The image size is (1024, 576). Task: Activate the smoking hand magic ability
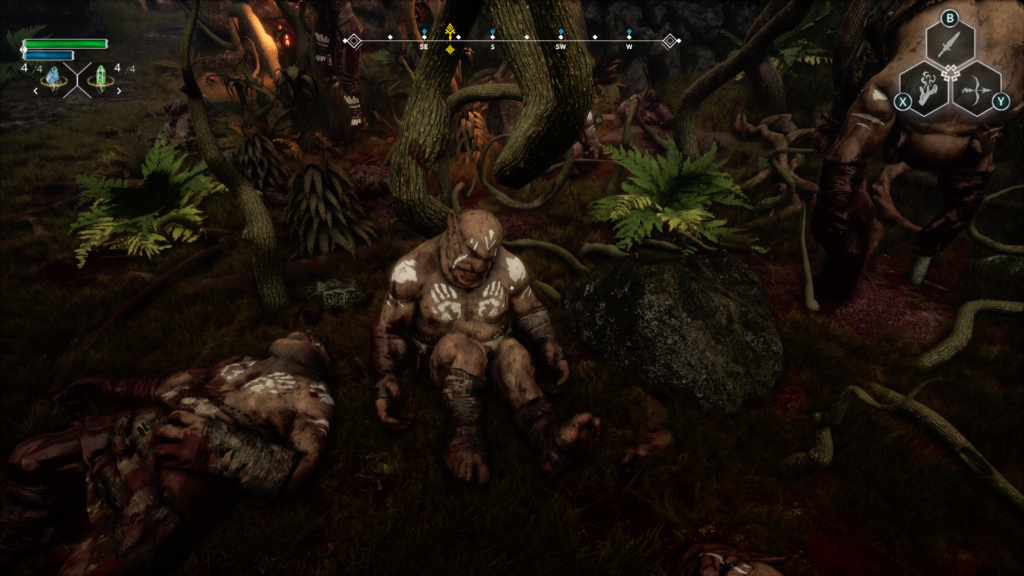(x=925, y=88)
